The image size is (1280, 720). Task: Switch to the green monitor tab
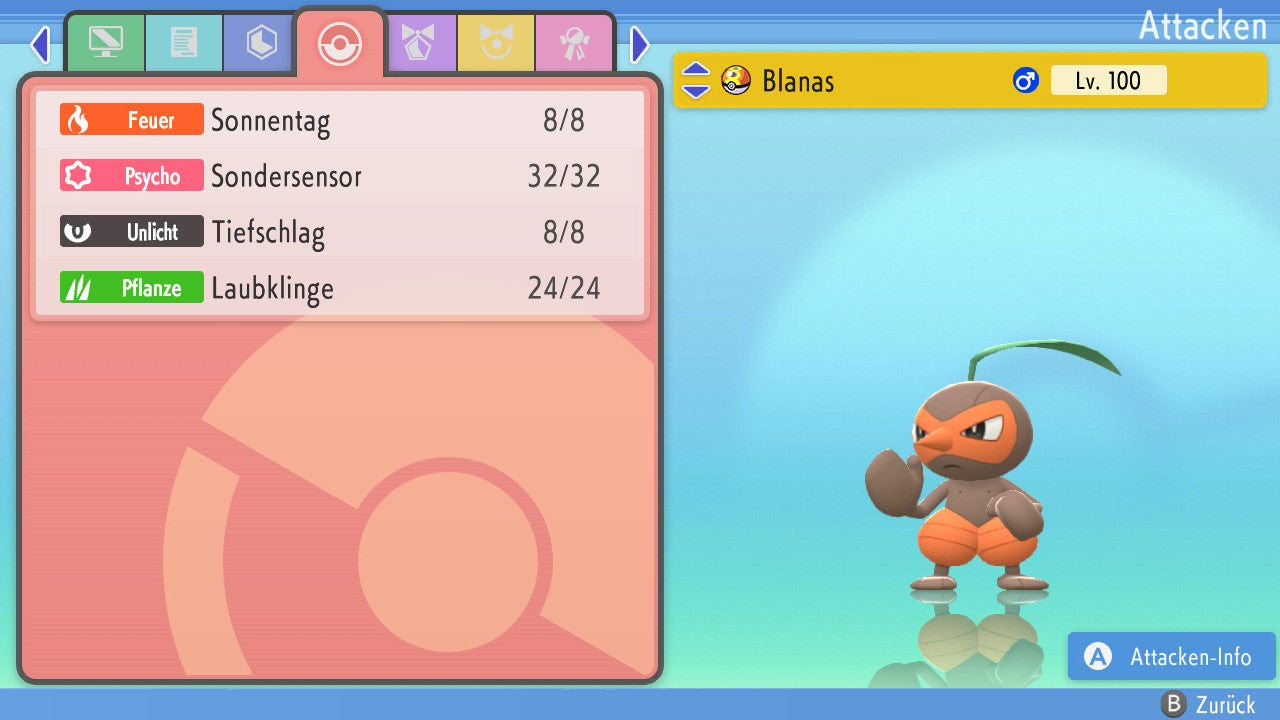[105, 43]
